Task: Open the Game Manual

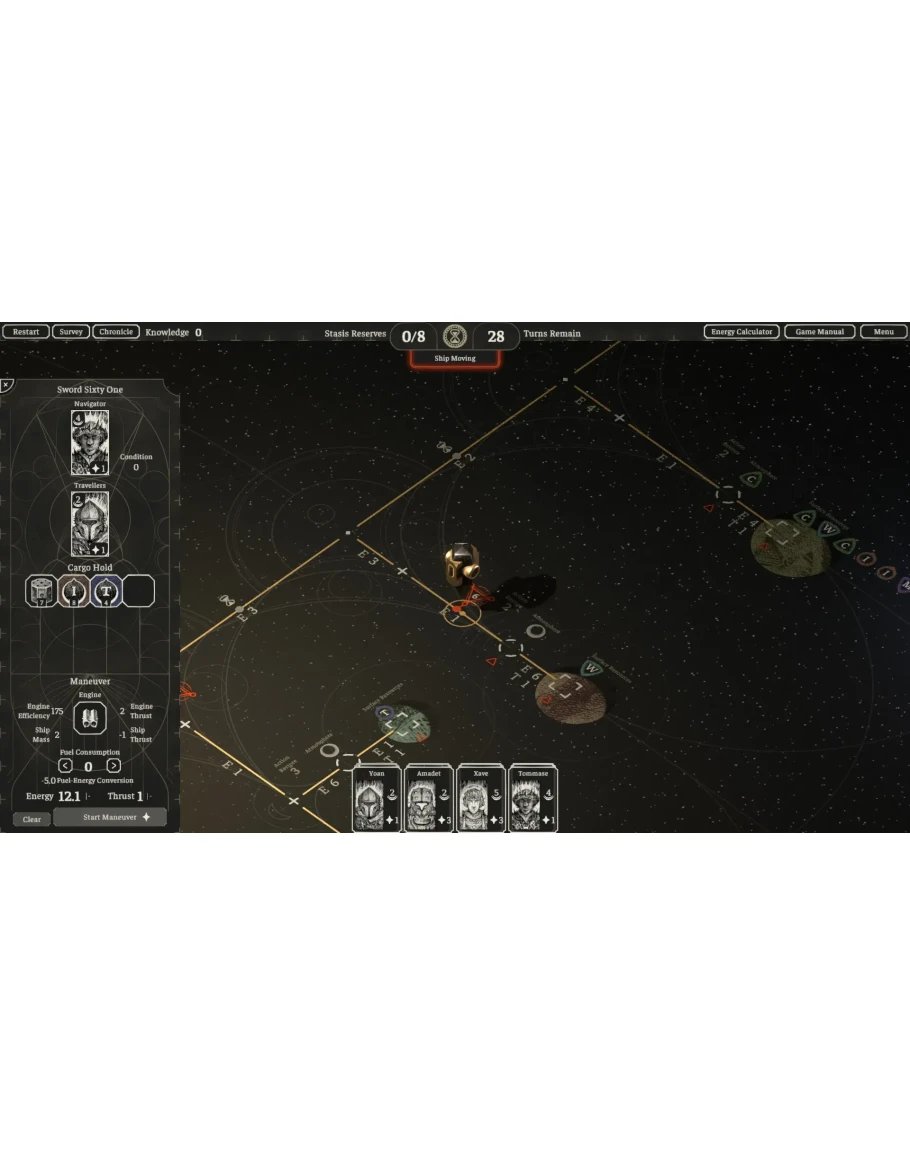Action: 819,332
